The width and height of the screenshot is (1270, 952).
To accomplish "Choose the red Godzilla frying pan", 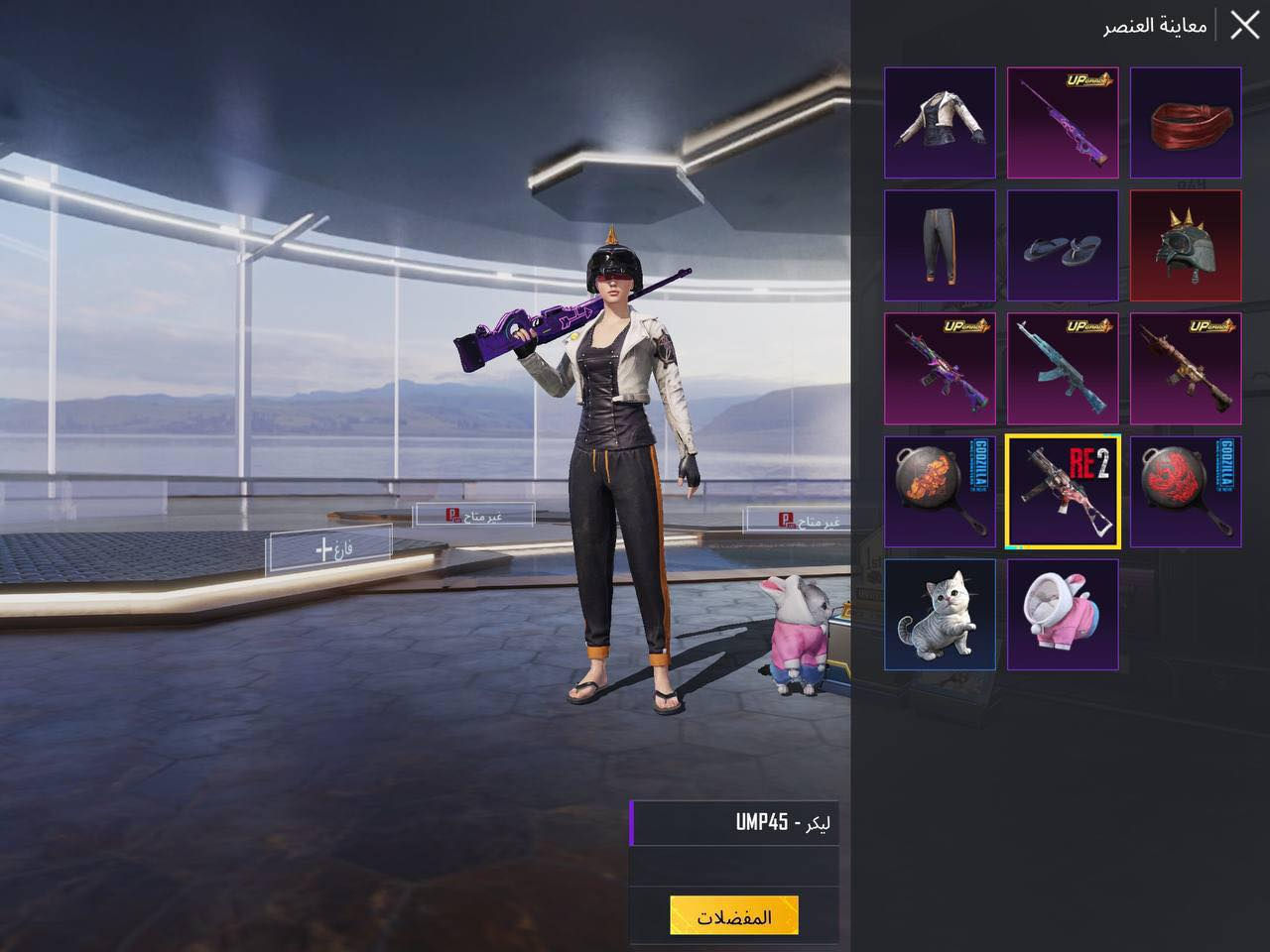I will 1186,492.
